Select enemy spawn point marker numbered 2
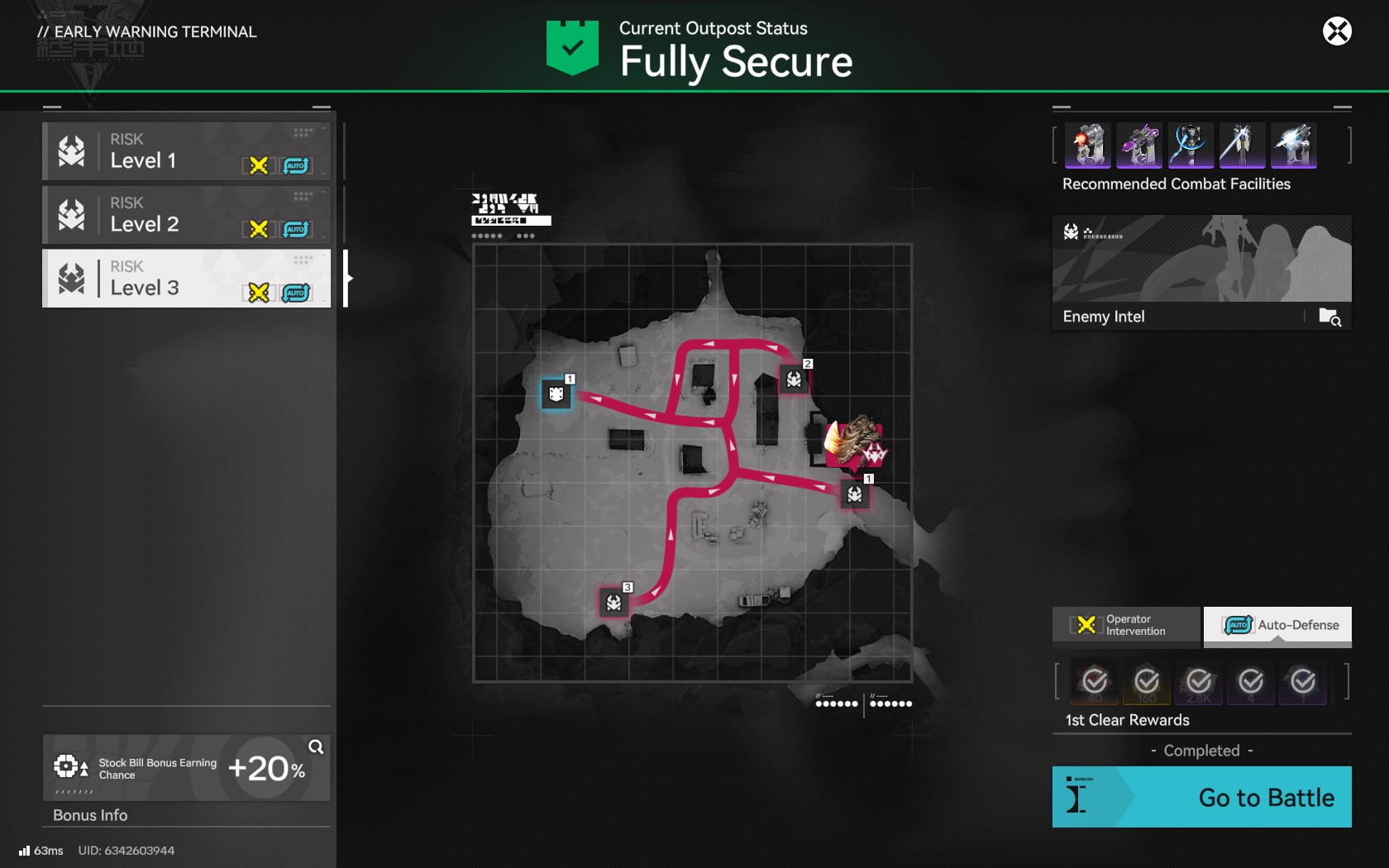The height and width of the screenshot is (868, 1389). point(794,379)
